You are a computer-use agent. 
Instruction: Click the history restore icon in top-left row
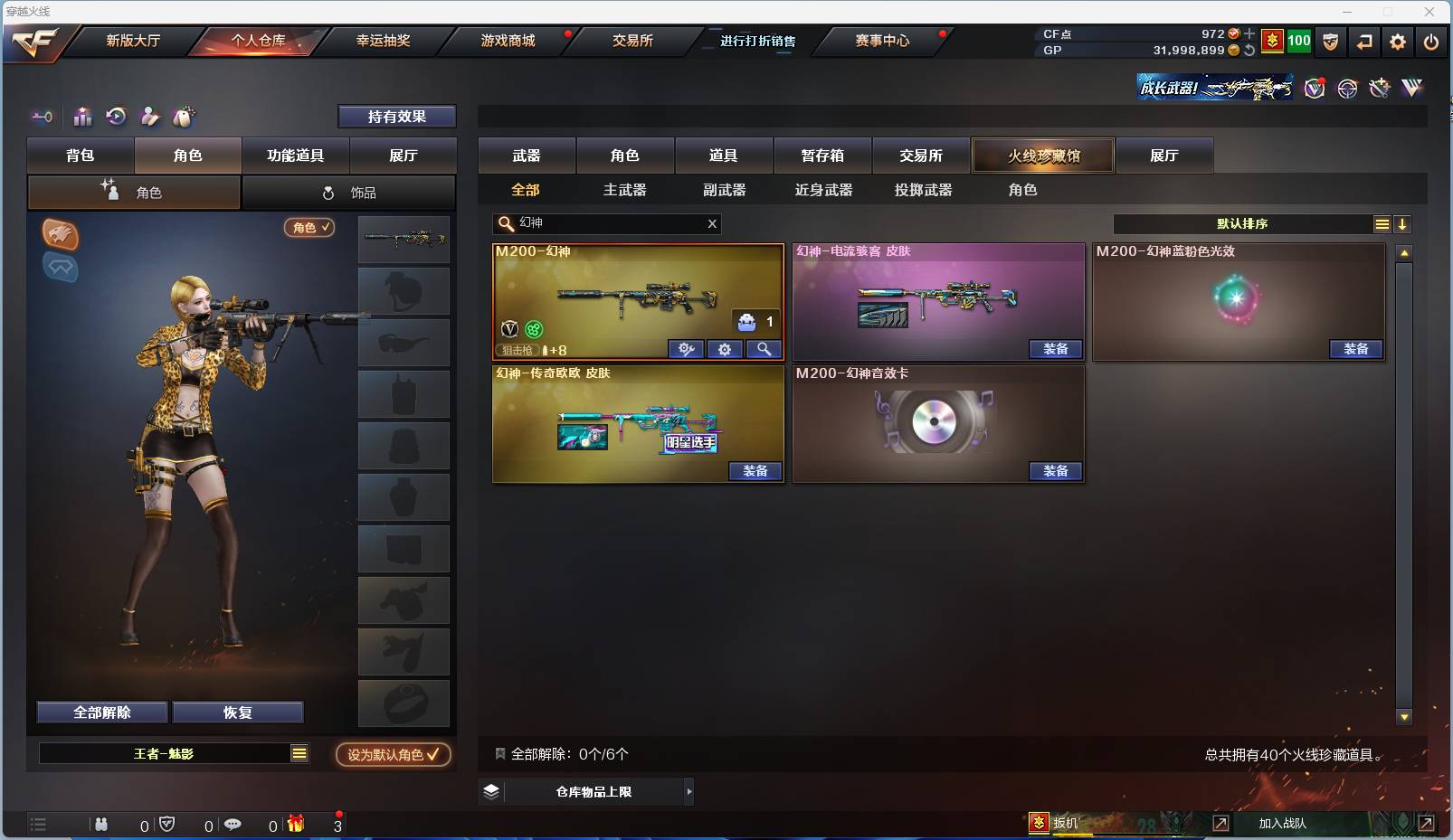click(116, 117)
